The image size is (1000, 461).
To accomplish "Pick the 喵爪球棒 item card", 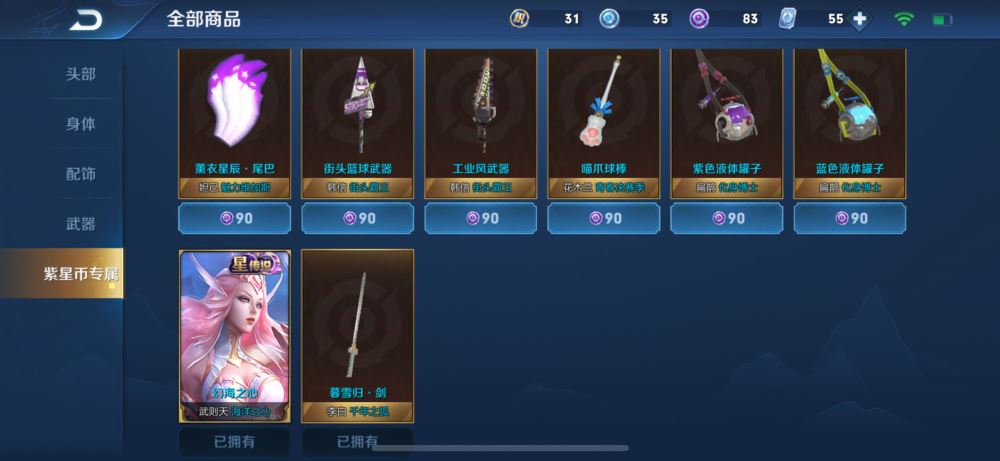I will click(x=604, y=122).
